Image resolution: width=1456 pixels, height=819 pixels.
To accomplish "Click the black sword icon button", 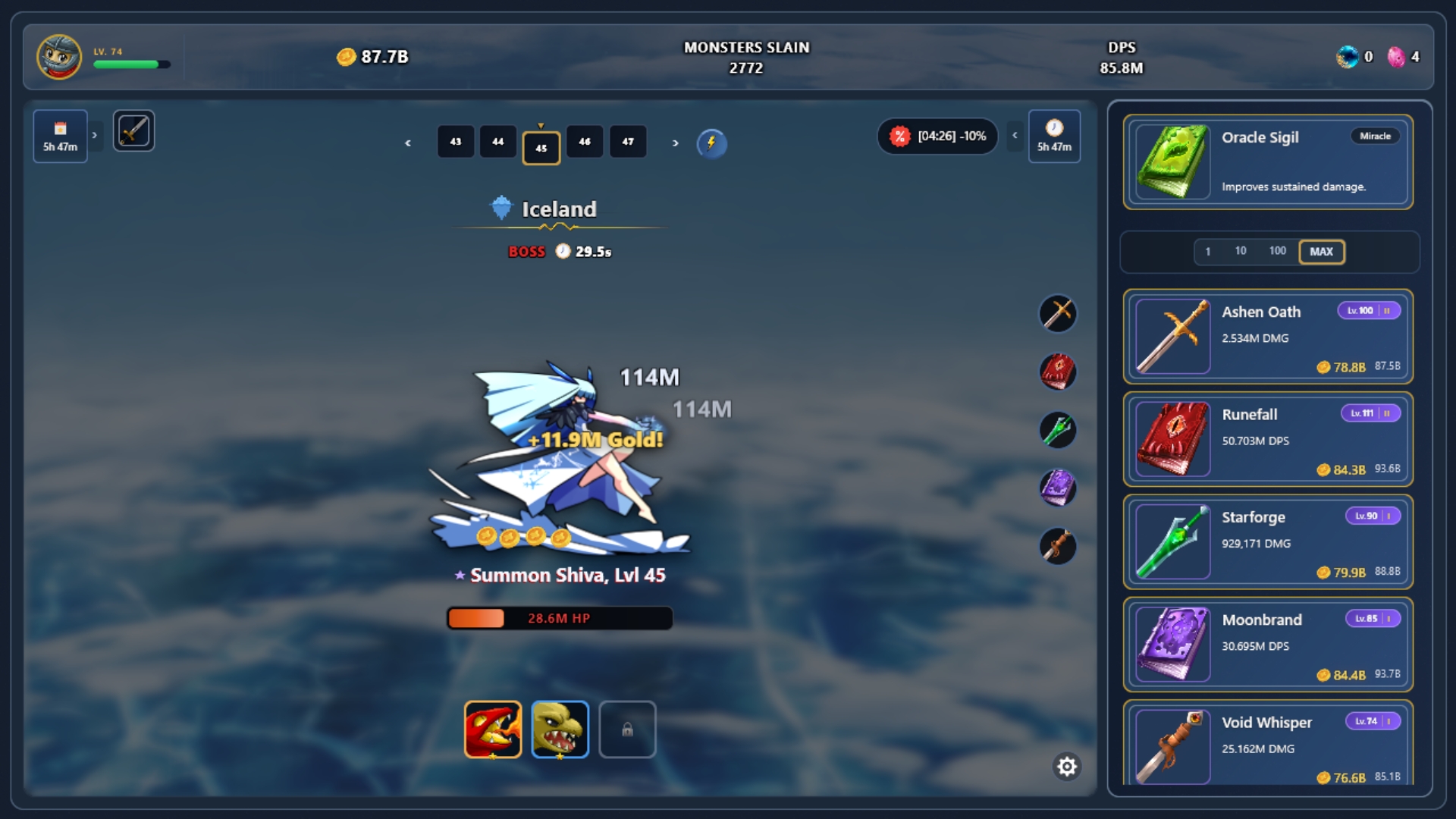I will click(x=133, y=130).
